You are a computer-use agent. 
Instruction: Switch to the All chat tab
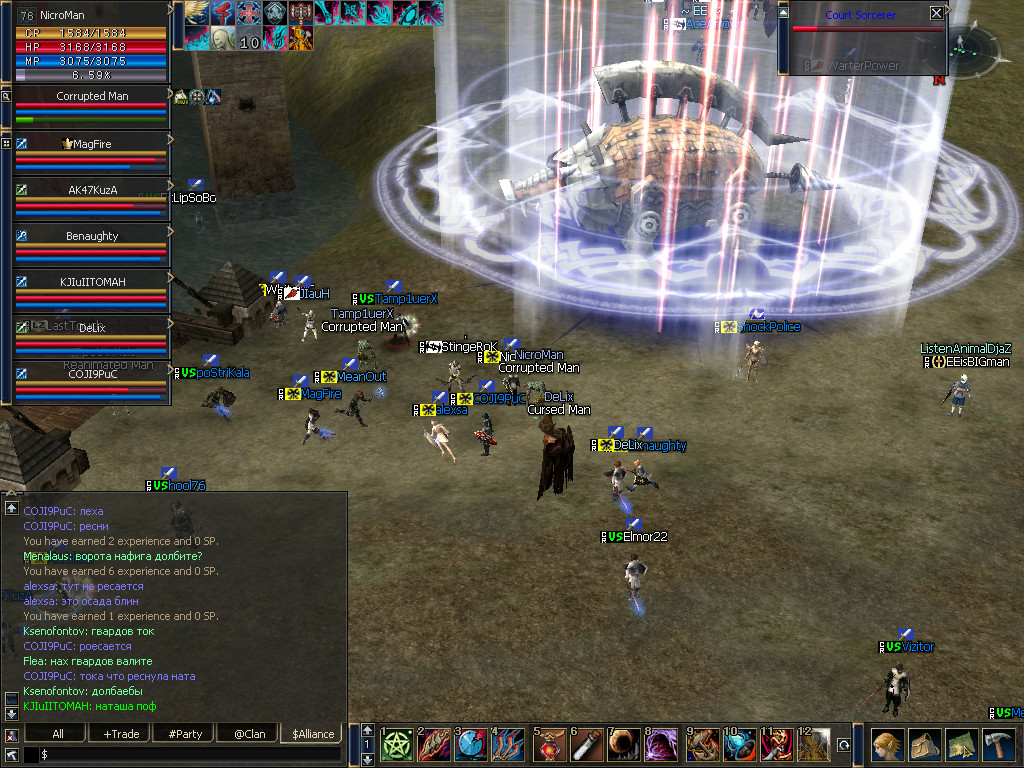tap(58, 734)
